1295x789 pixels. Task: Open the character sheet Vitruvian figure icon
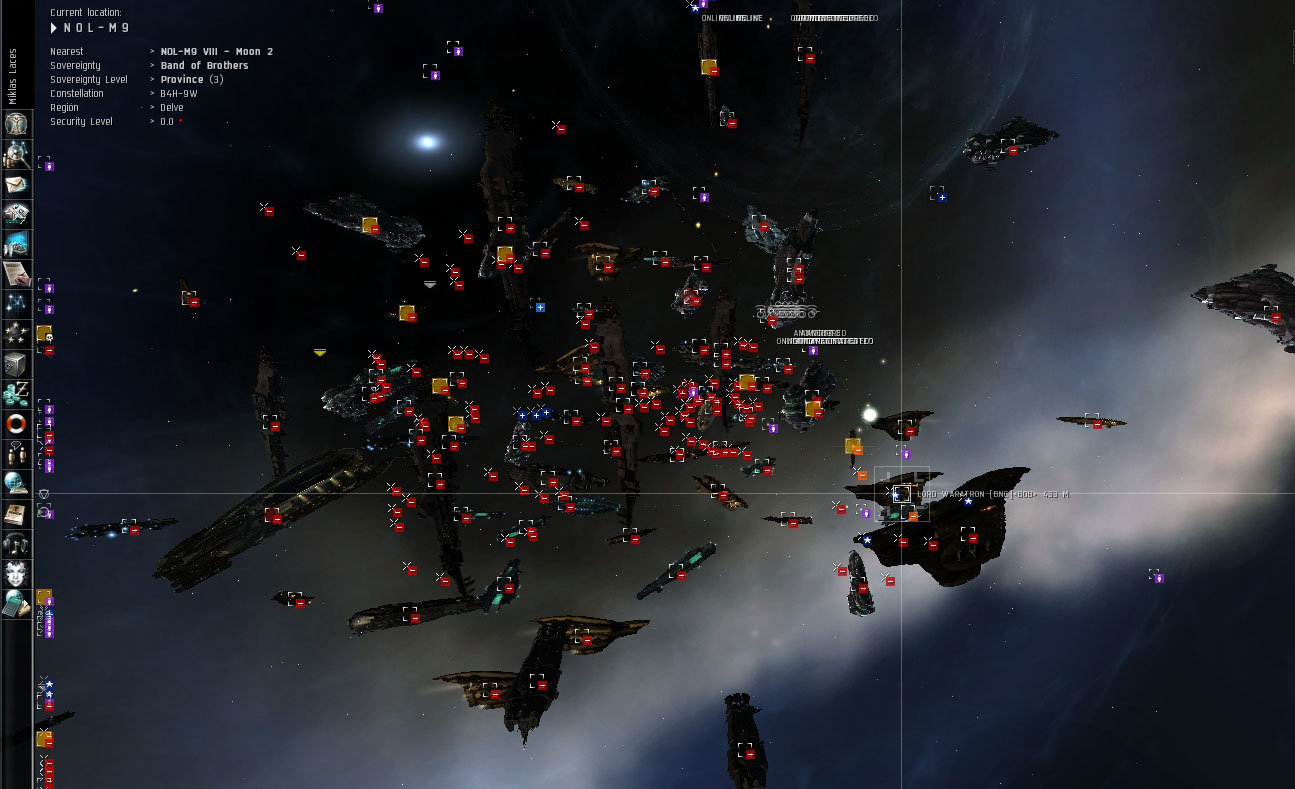click(x=16, y=124)
